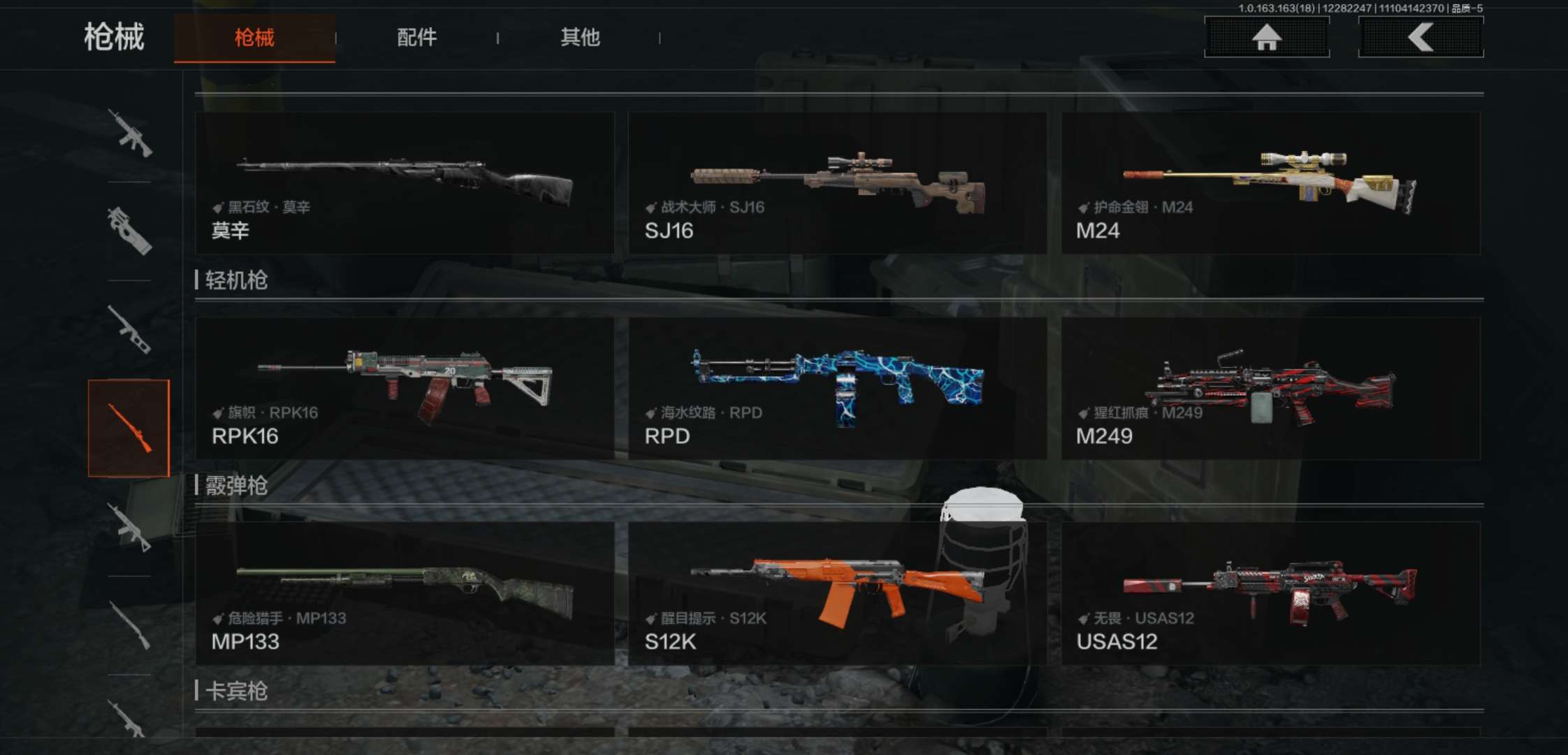Viewport: 1568px width, 755px height.
Task: Select the MP133 shotgun
Action: 405,594
